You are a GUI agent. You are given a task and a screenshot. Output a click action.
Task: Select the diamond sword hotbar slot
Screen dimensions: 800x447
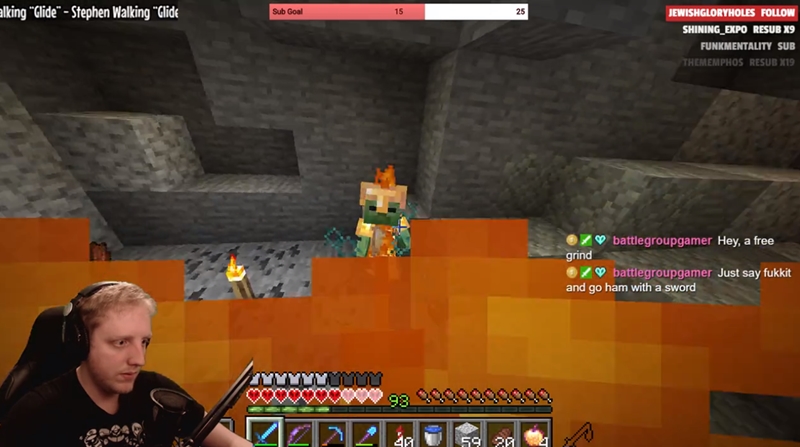265,434
